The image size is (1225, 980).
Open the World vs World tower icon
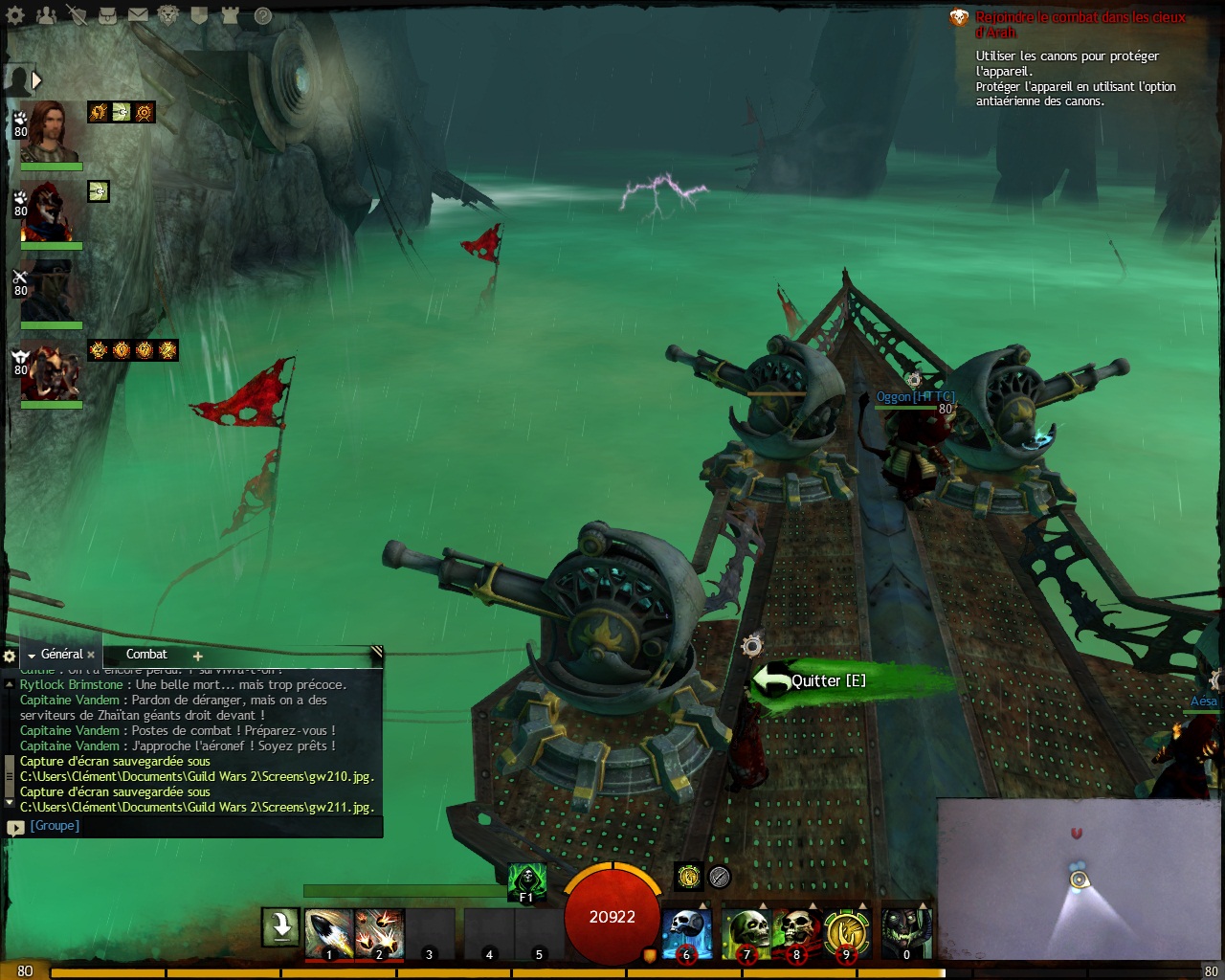(230, 15)
